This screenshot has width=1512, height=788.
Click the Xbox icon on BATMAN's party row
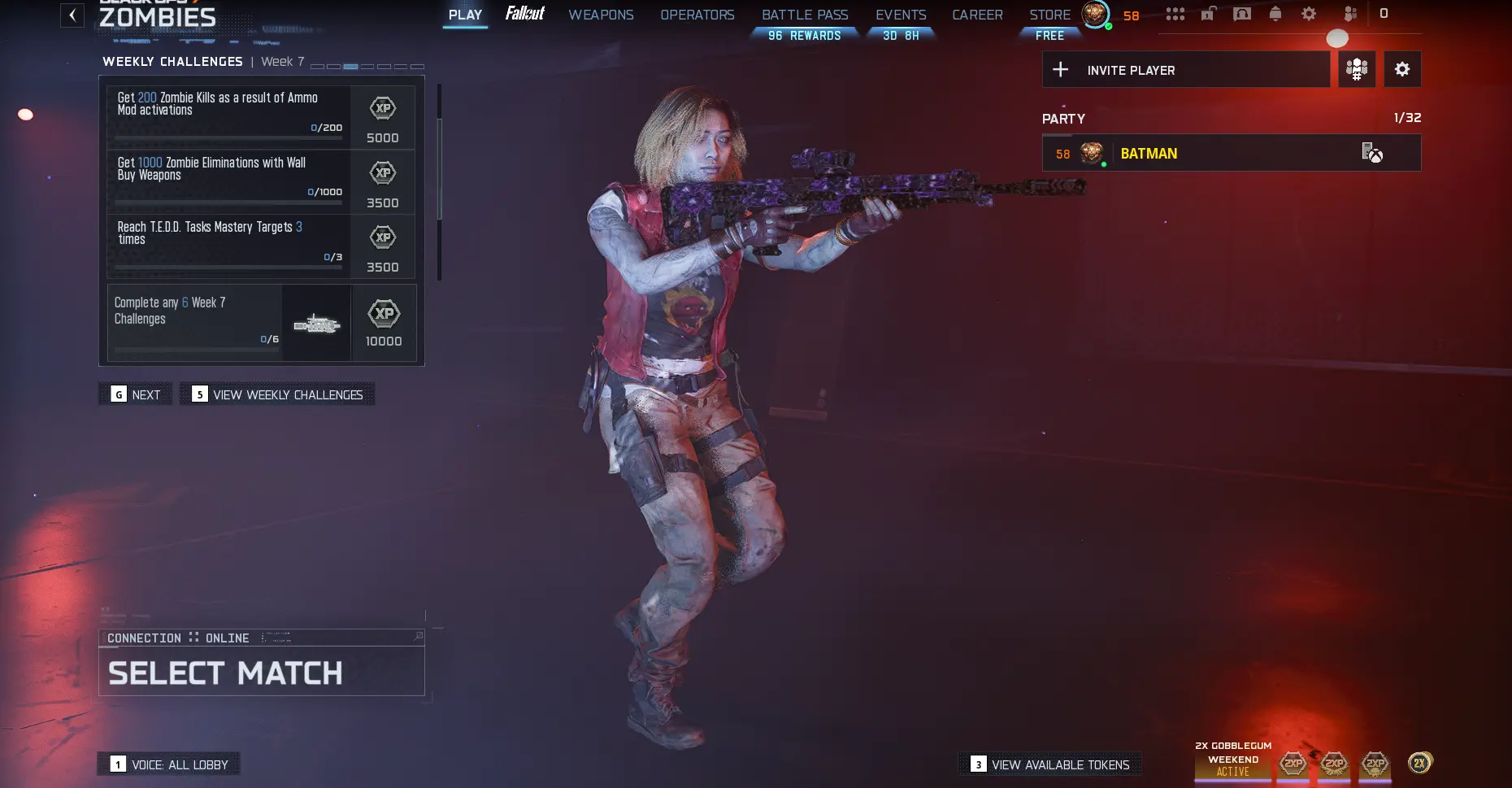1374,153
